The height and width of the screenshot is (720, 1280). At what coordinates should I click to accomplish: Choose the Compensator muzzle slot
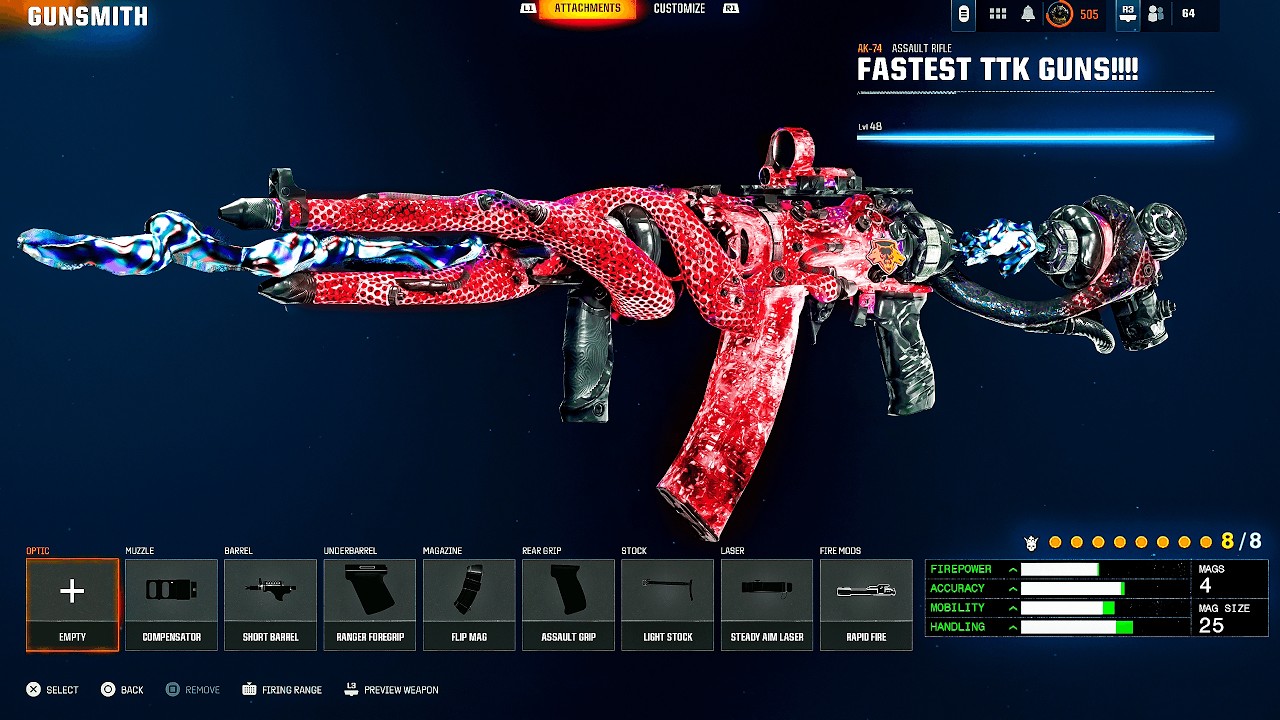[171, 604]
